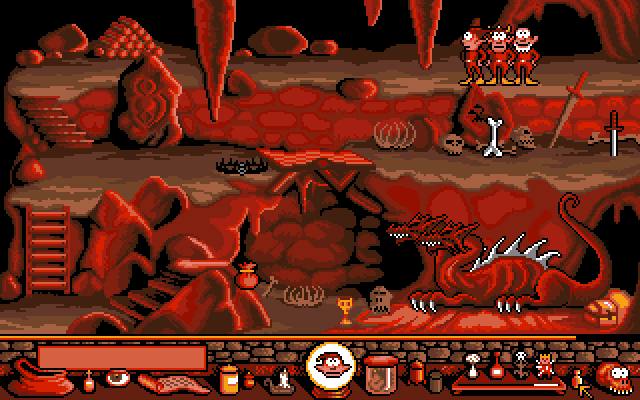Viewport: 640px width, 400px height.
Task: Select the crowned king doll icon
Action: (x=545, y=364)
